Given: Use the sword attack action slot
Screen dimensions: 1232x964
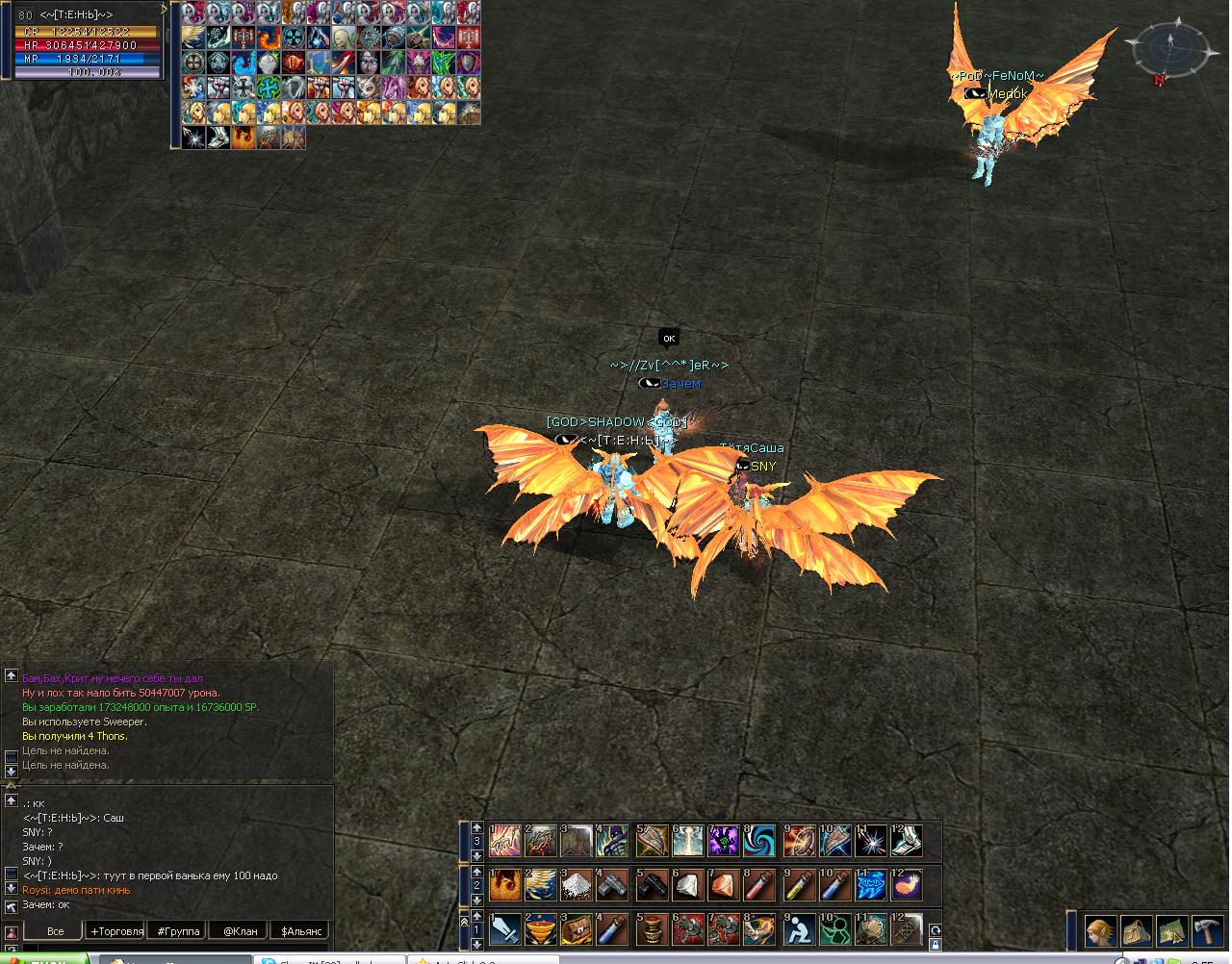Looking at the screenshot, I should pos(505,930).
